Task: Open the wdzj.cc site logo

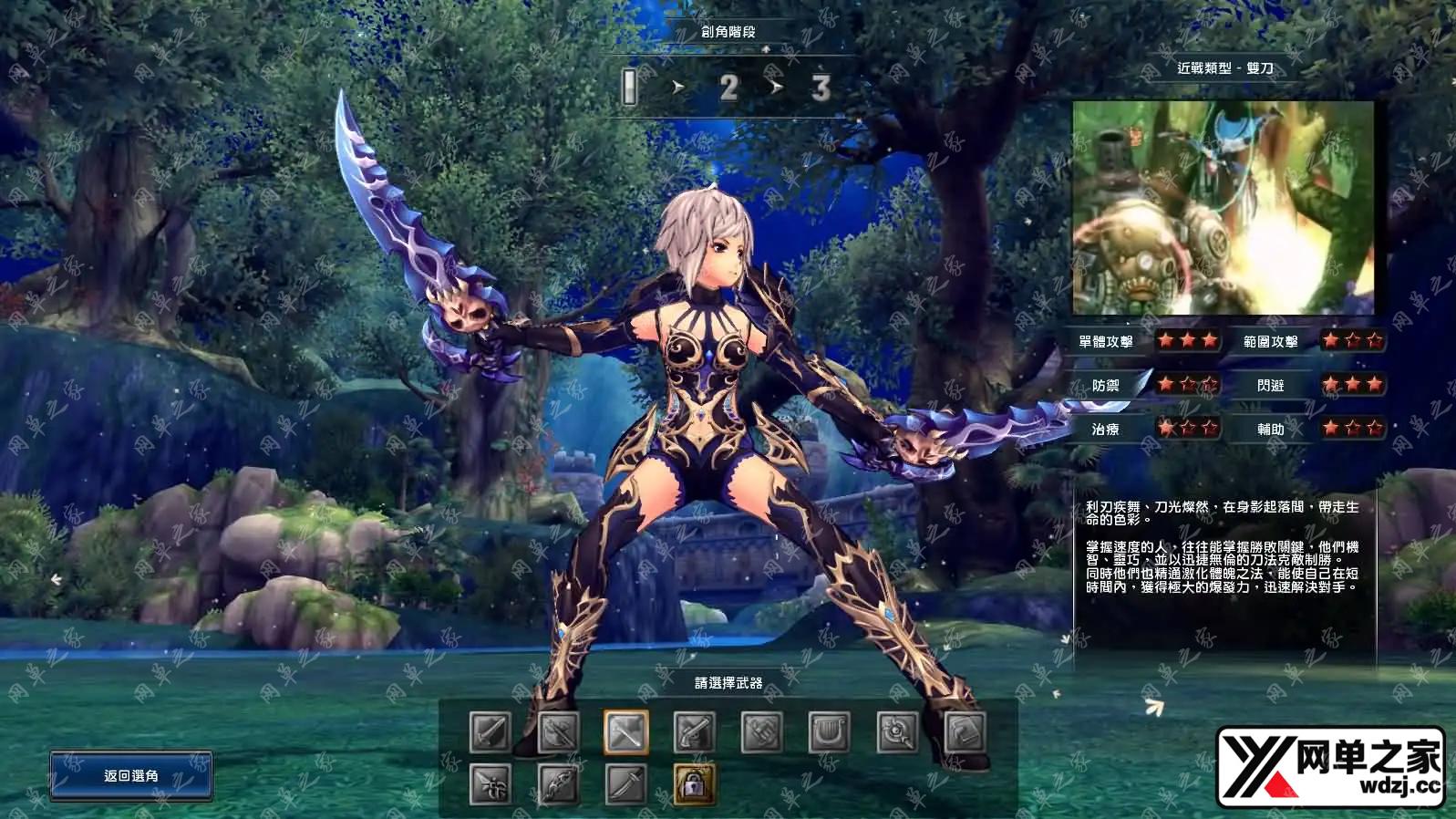Action: pos(1331,767)
